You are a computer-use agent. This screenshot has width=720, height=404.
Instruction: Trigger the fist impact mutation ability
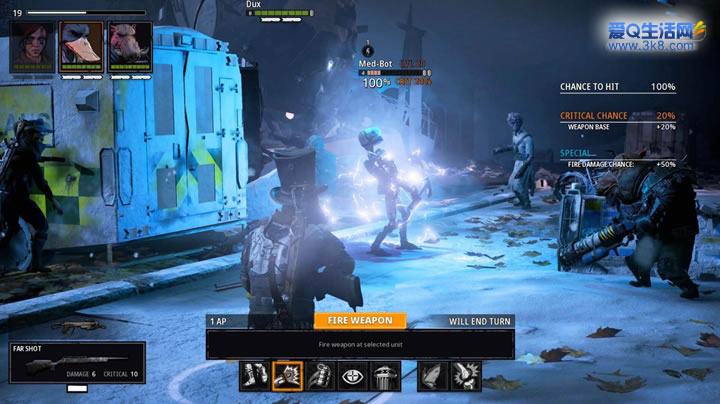[x=465, y=375]
